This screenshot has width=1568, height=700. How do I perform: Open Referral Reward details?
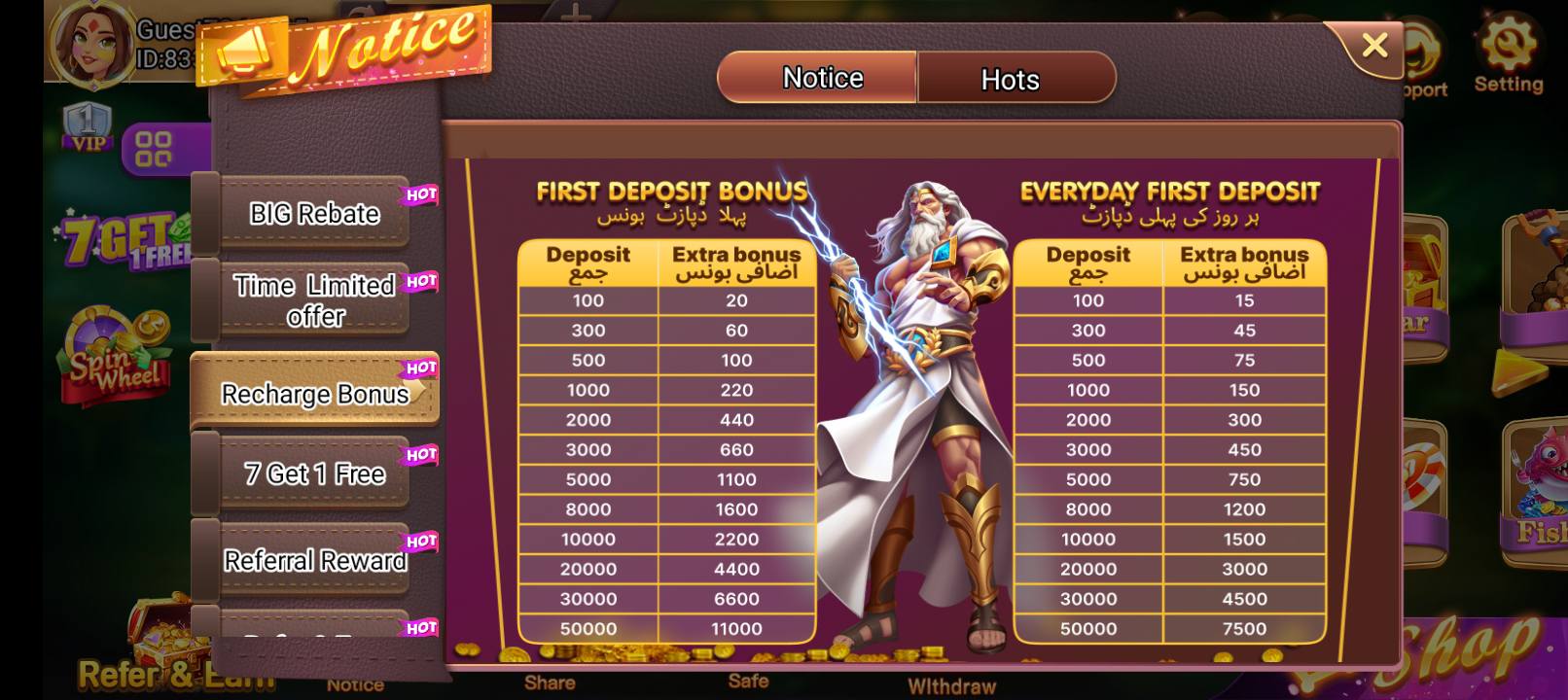click(314, 559)
